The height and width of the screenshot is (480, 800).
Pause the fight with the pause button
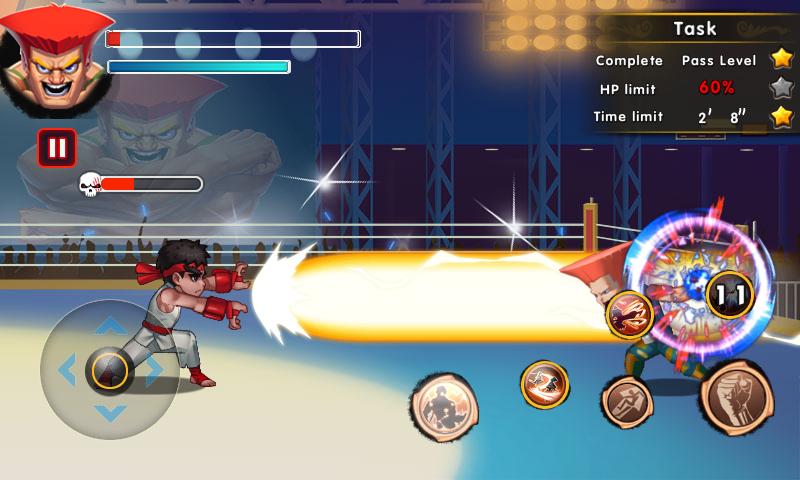(57, 149)
